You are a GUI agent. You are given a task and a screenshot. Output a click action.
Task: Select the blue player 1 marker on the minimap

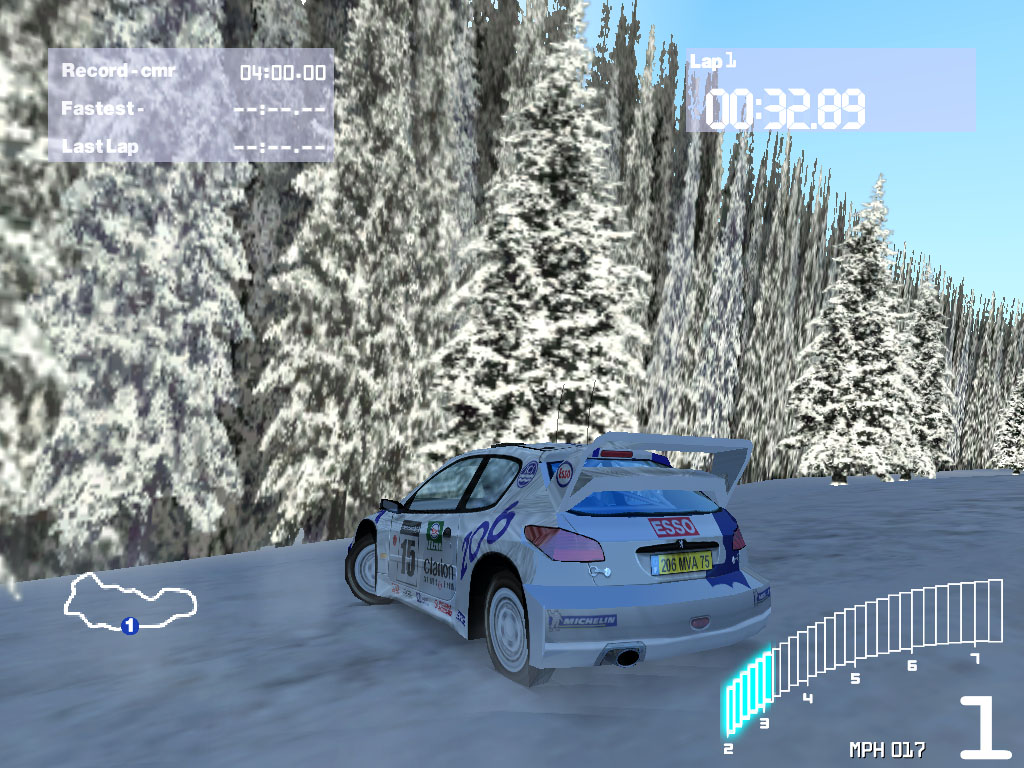[129, 626]
